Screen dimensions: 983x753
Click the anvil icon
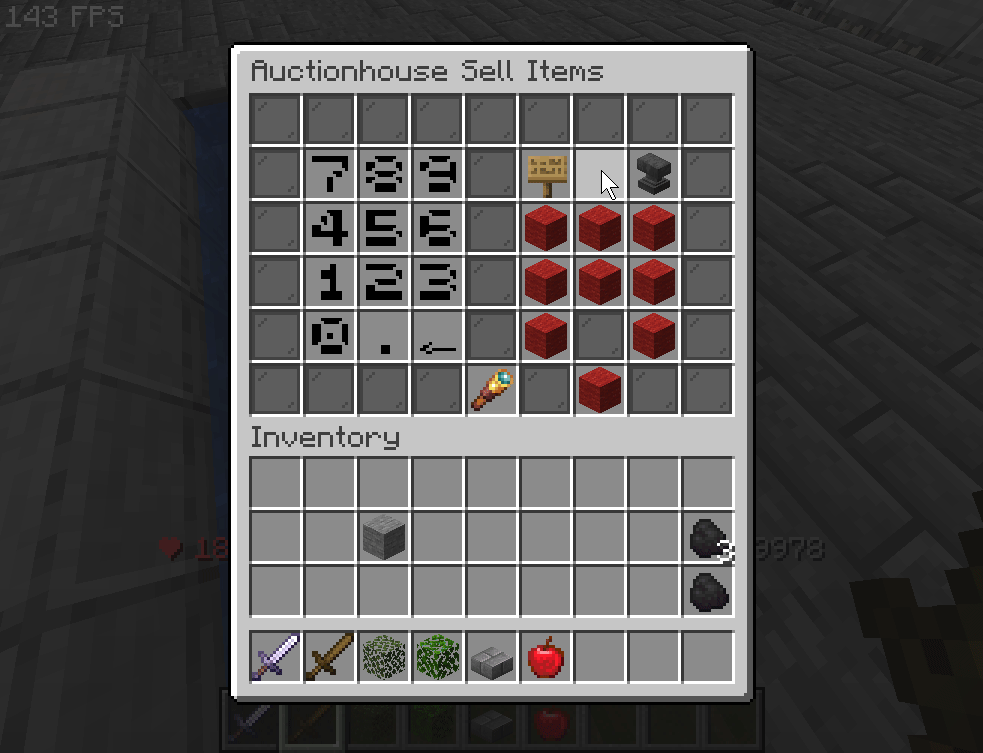(x=654, y=175)
